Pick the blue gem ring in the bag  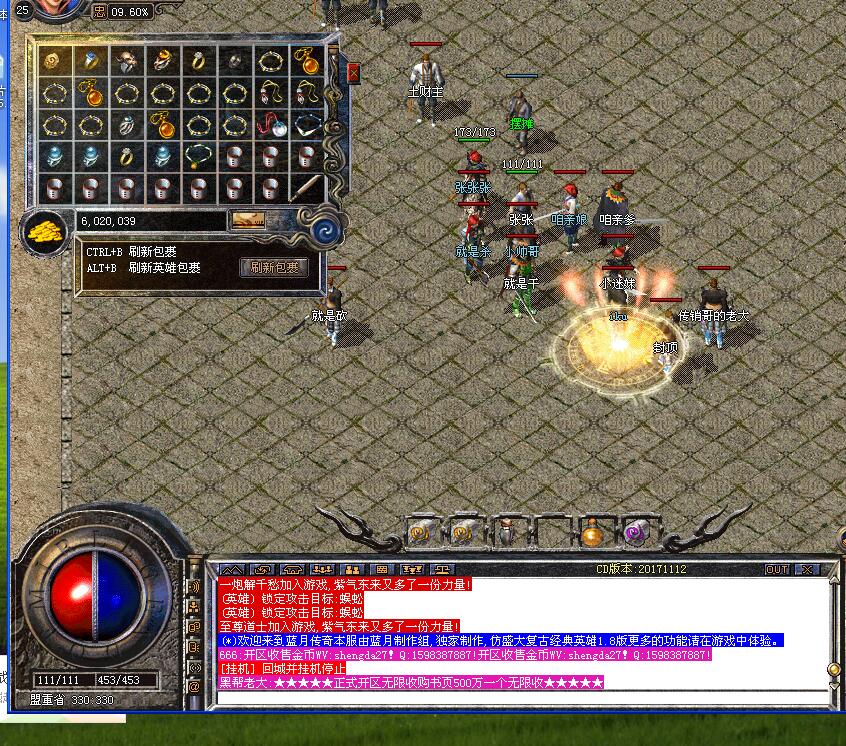click(x=91, y=61)
